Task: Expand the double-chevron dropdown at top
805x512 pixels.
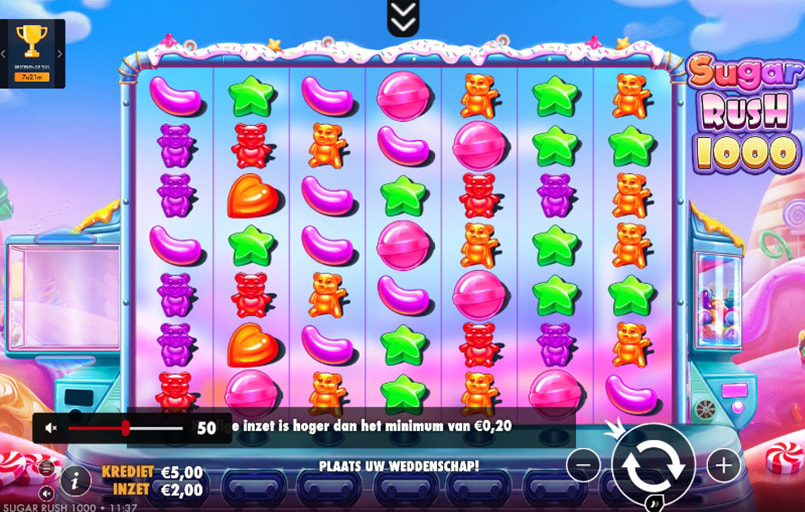Action: (403, 17)
